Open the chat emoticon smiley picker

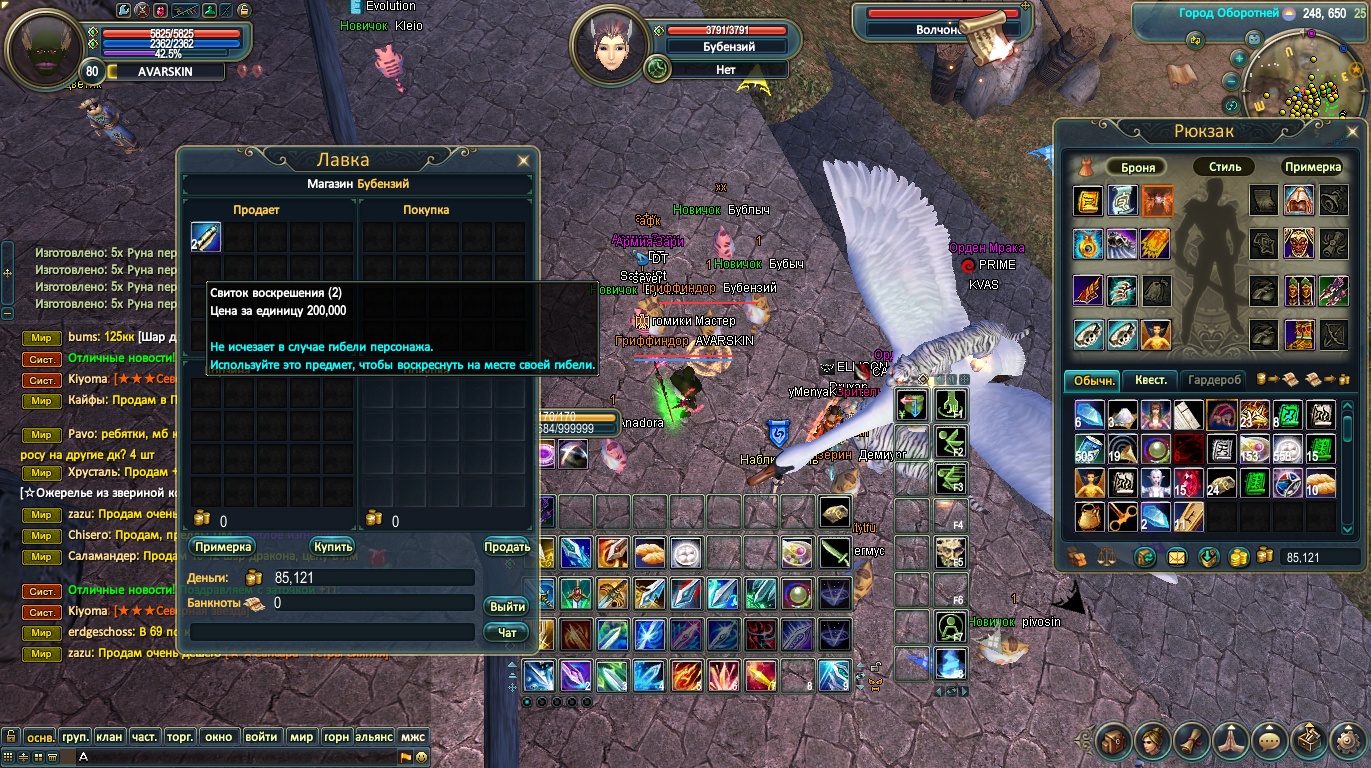pyautogui.click(x=422, y=757)
